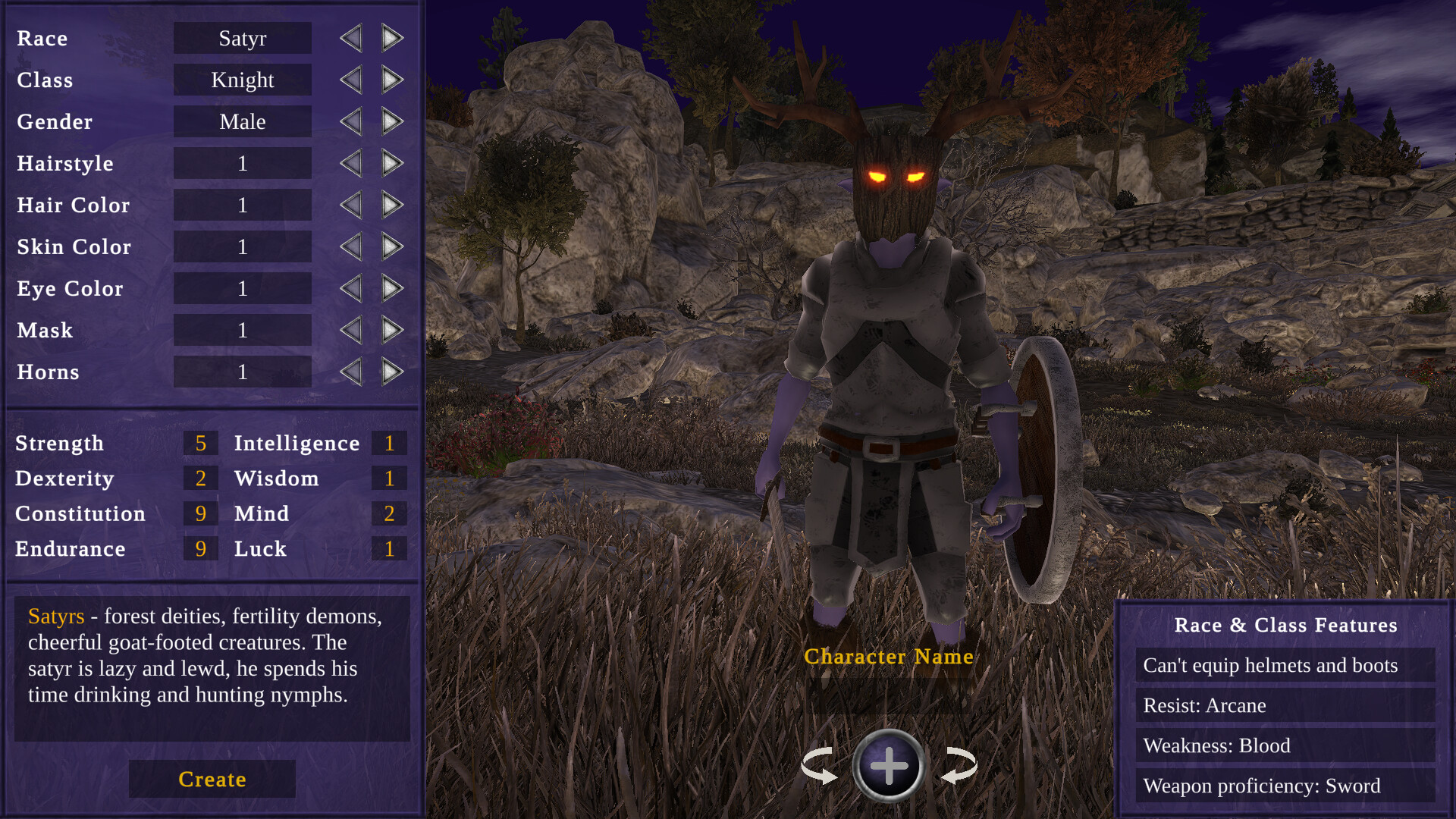Advance Gender to the next option

click(x=391, y=121)
